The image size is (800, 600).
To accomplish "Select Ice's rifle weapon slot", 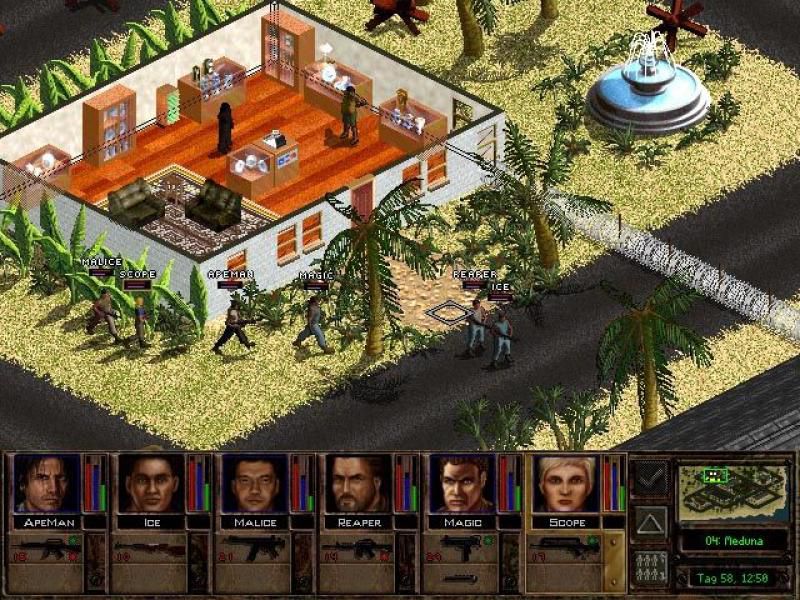I will tap(150, 546).
